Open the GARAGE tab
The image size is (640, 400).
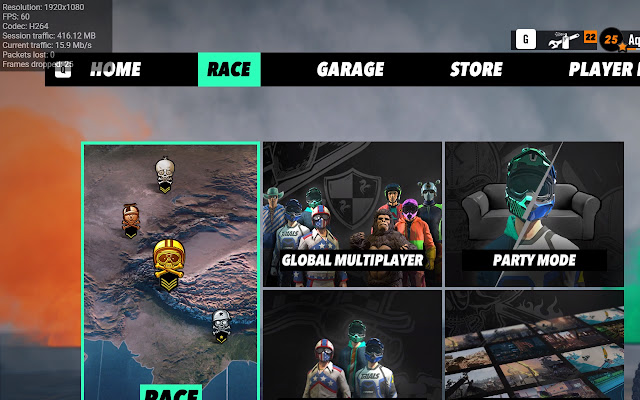point(350,70)
